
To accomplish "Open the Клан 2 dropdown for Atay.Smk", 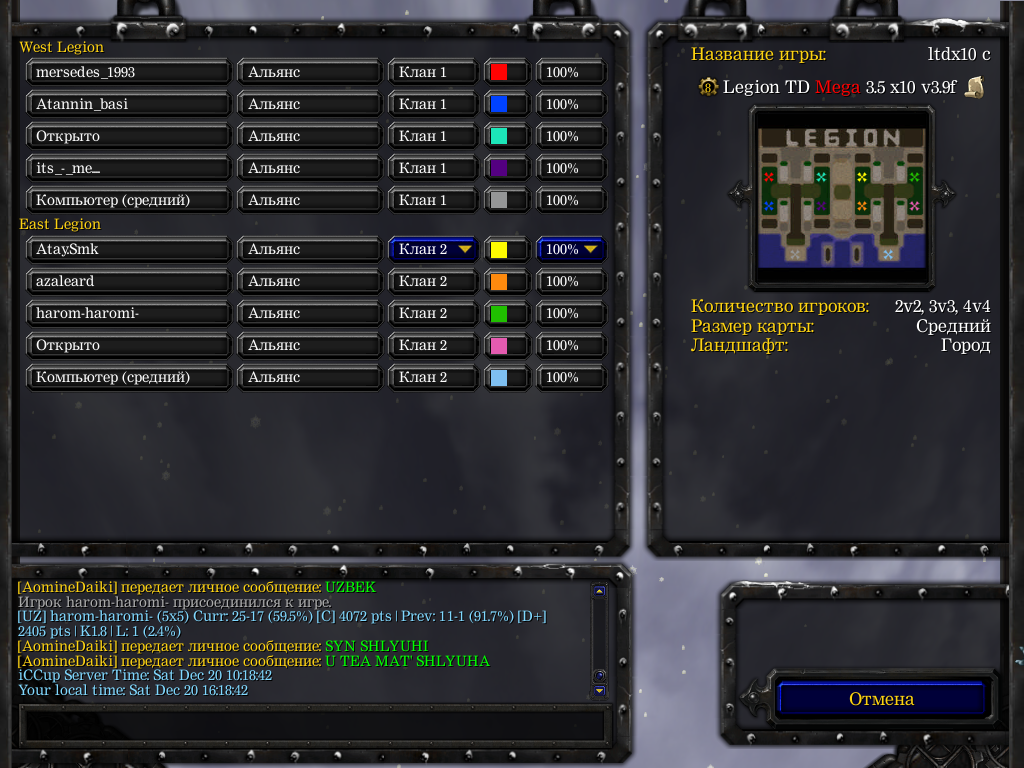I will pyautogui.click(x=433, y=249).
